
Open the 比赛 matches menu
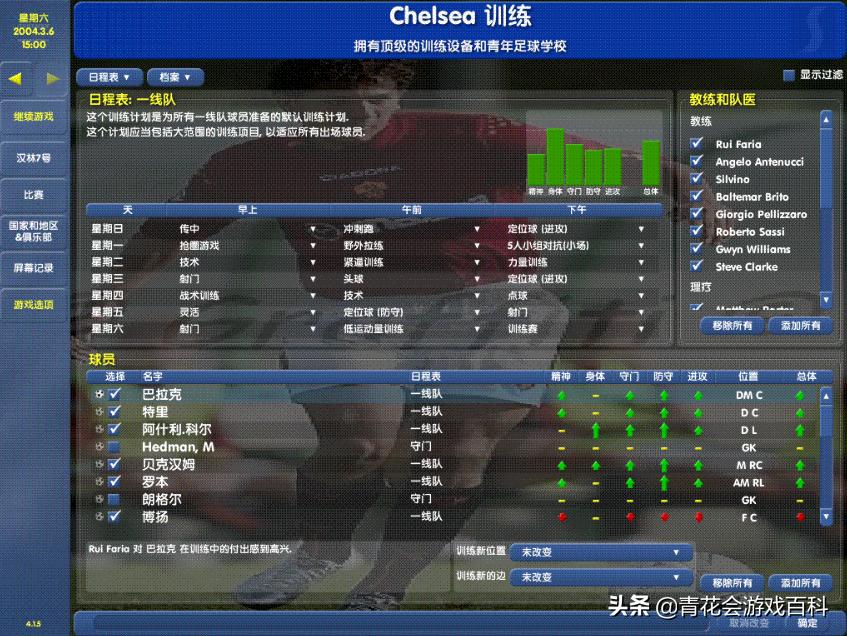pos(34,194)
